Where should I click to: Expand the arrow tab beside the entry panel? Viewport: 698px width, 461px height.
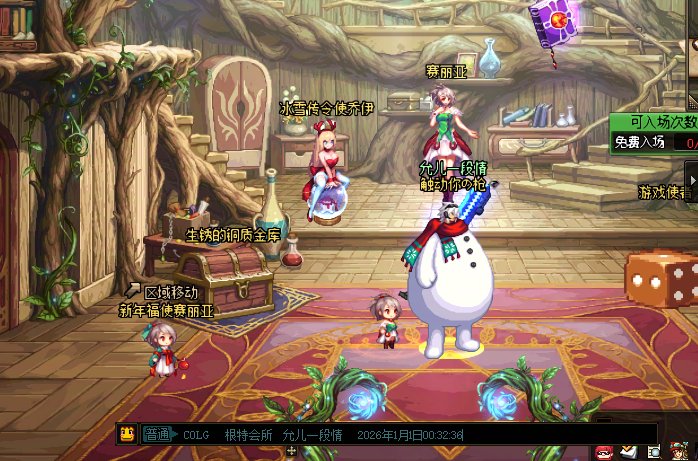(x=692, y=170)
